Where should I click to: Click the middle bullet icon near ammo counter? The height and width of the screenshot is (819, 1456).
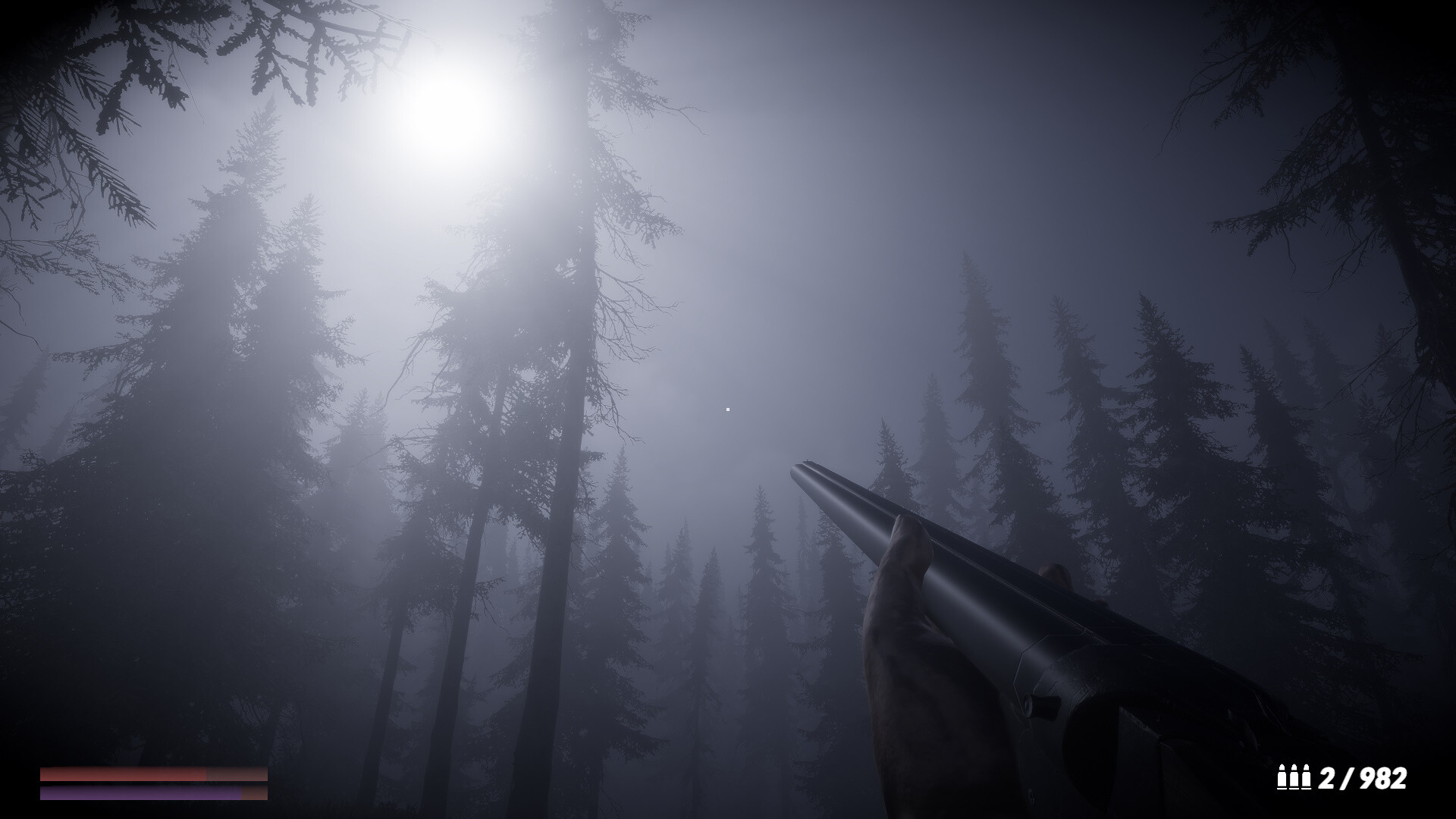click(1294, 776)
